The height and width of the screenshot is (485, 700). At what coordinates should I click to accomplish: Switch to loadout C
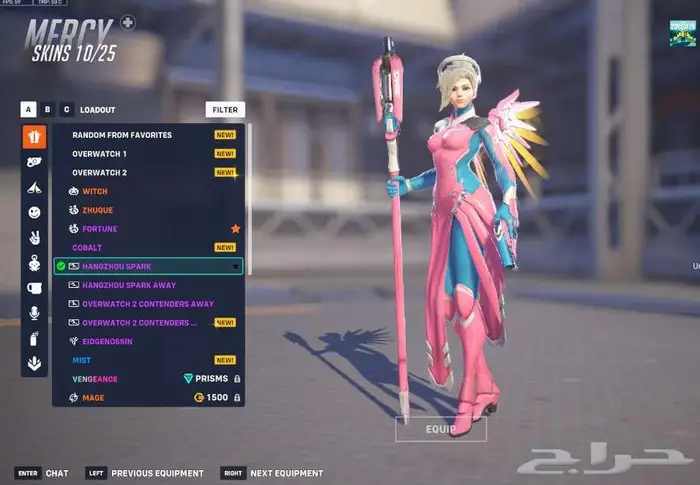click(66, 110)
